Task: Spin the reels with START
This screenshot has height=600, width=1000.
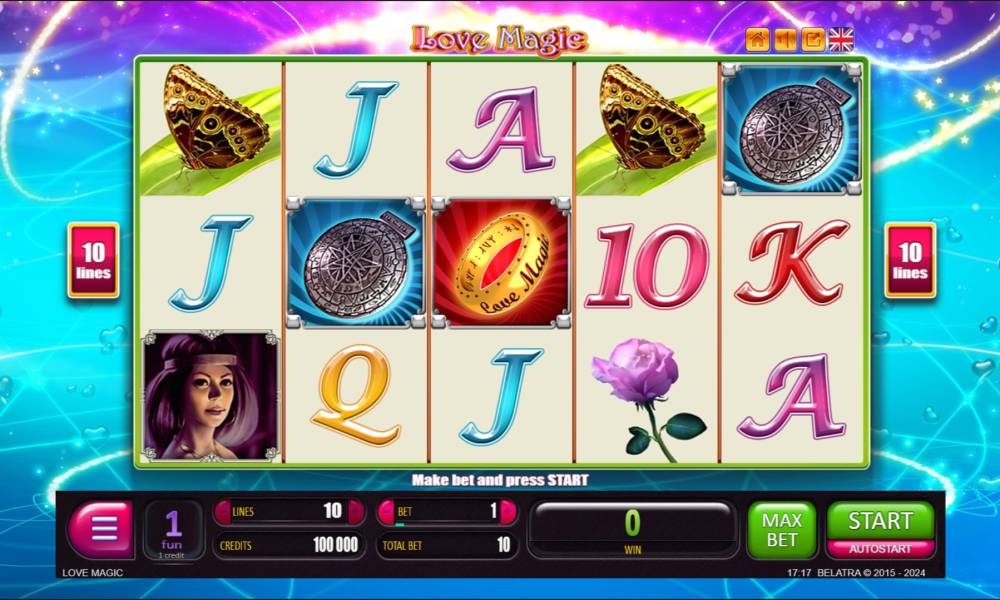Action: coord(880,520)
